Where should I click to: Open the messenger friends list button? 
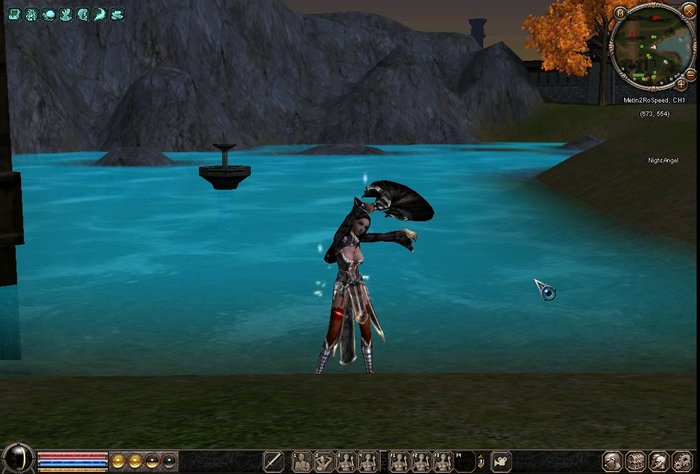(659, 462)
